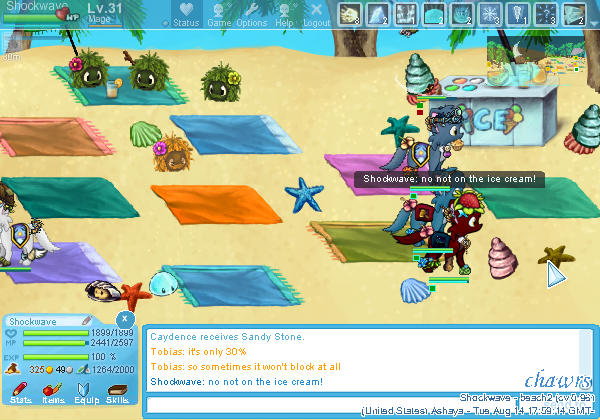Select the ice shard skill slot
The width and height of the screenshot is (600, 420).
tap(378, 13)
